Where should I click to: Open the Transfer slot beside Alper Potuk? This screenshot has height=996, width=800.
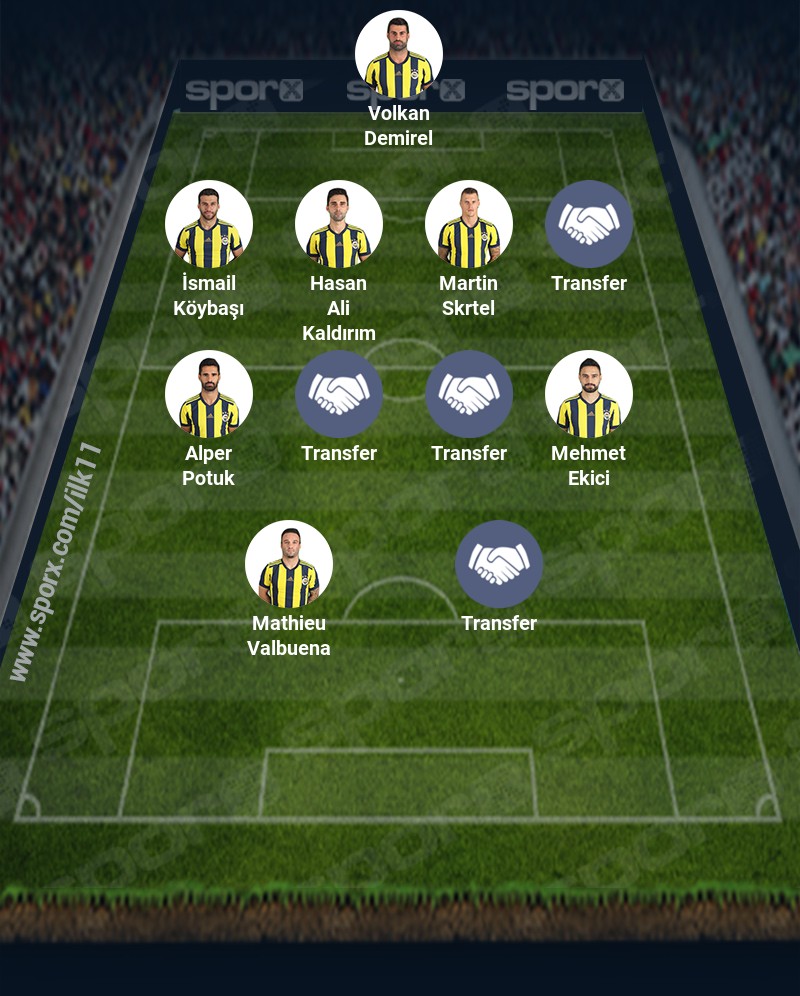click(x=339, y=394)
